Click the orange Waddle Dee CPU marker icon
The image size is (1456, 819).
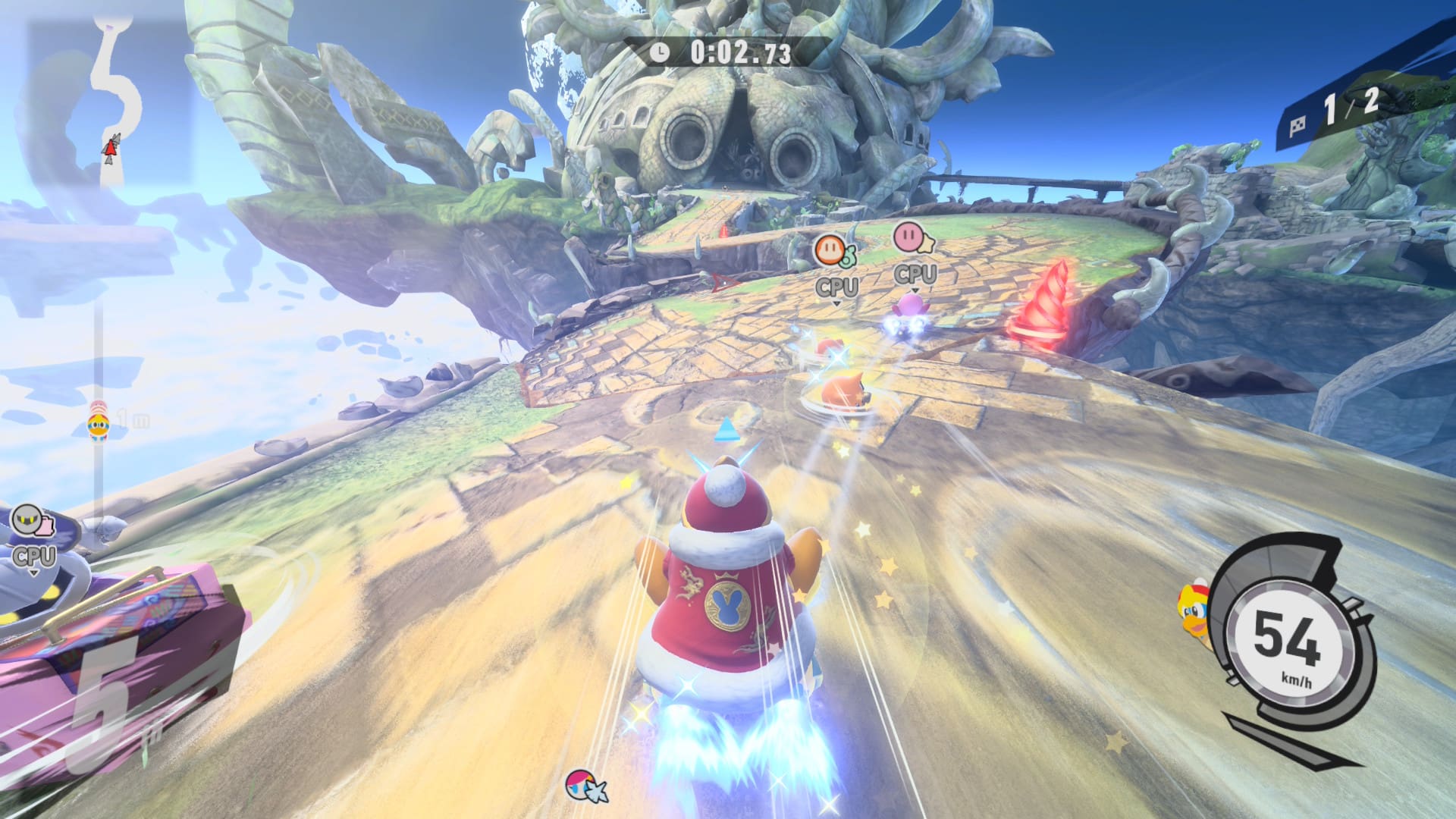click(832, 249)
